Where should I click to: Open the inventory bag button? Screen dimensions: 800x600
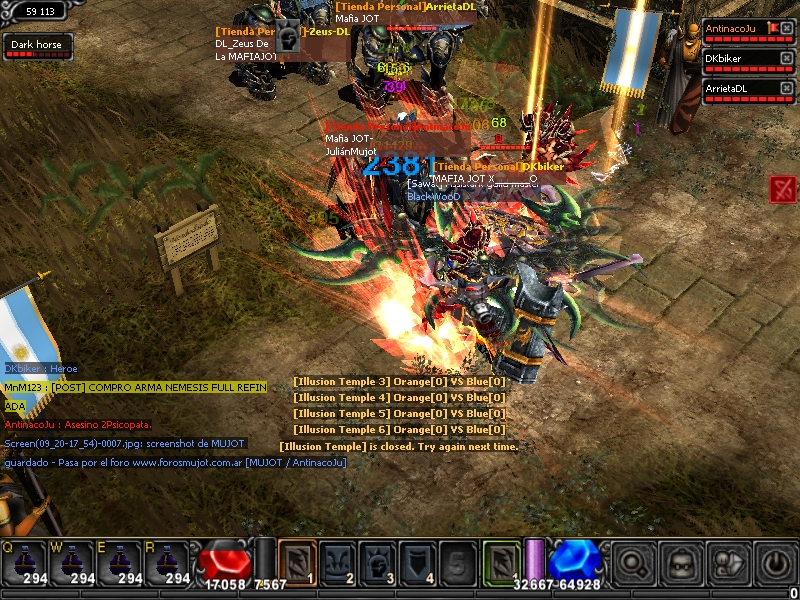[727, 563]
